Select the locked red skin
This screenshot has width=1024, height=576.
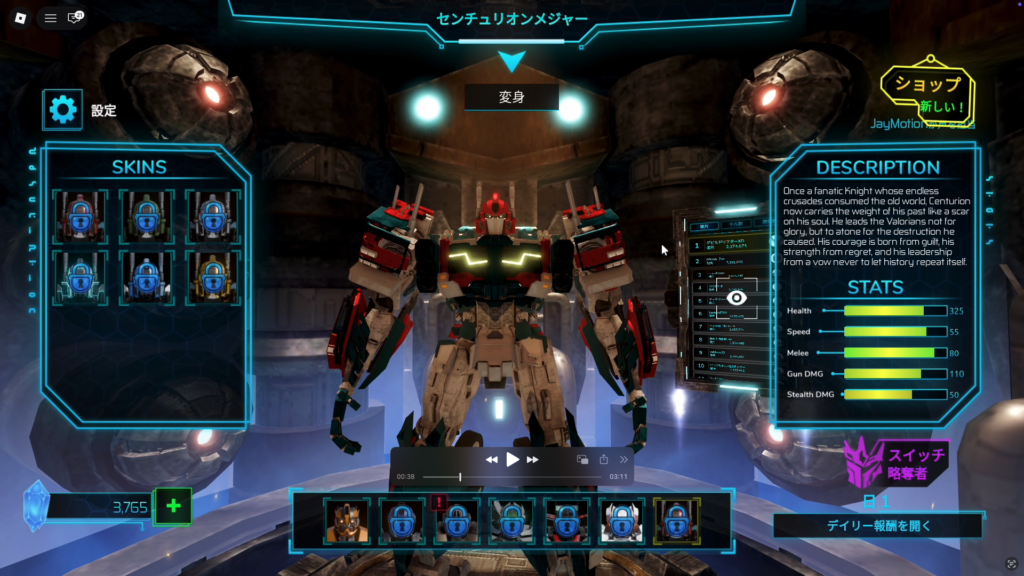pyautogui.click(x=80, y=217)
